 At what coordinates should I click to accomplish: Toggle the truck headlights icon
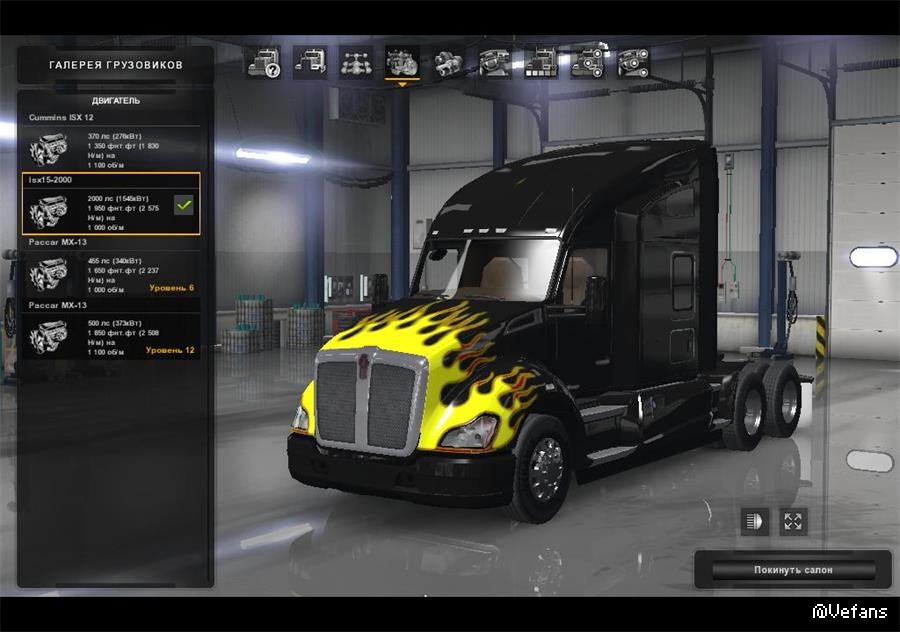click(x=754, y=521)
